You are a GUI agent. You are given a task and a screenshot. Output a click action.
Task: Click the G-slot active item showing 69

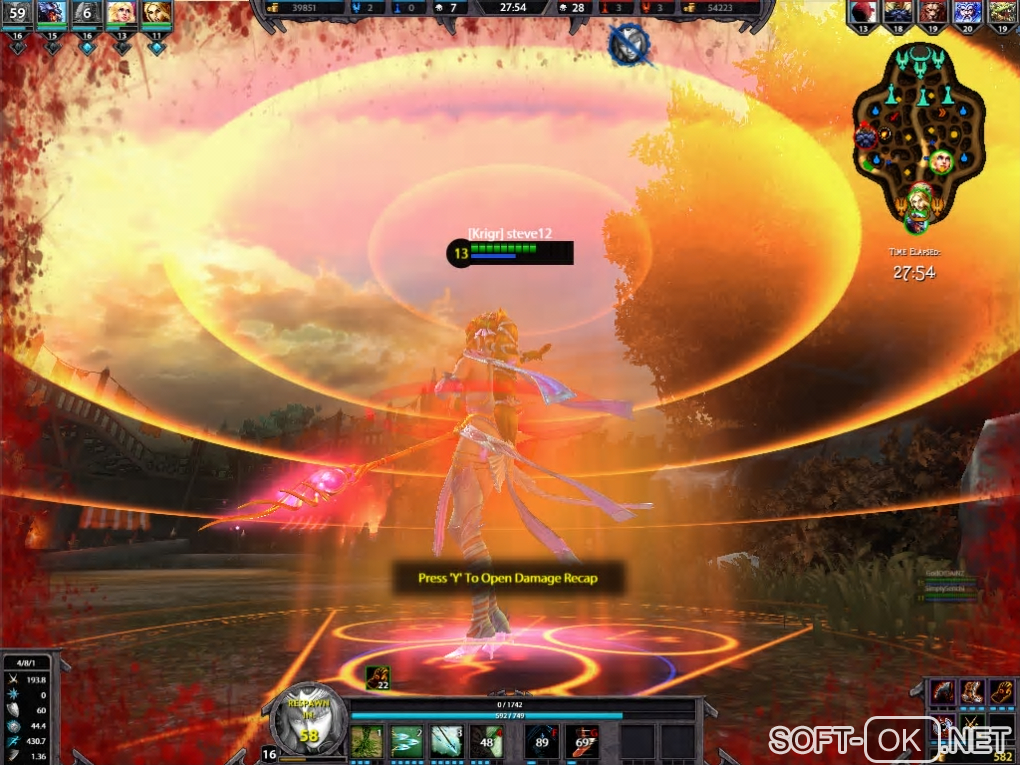[583, 741]
